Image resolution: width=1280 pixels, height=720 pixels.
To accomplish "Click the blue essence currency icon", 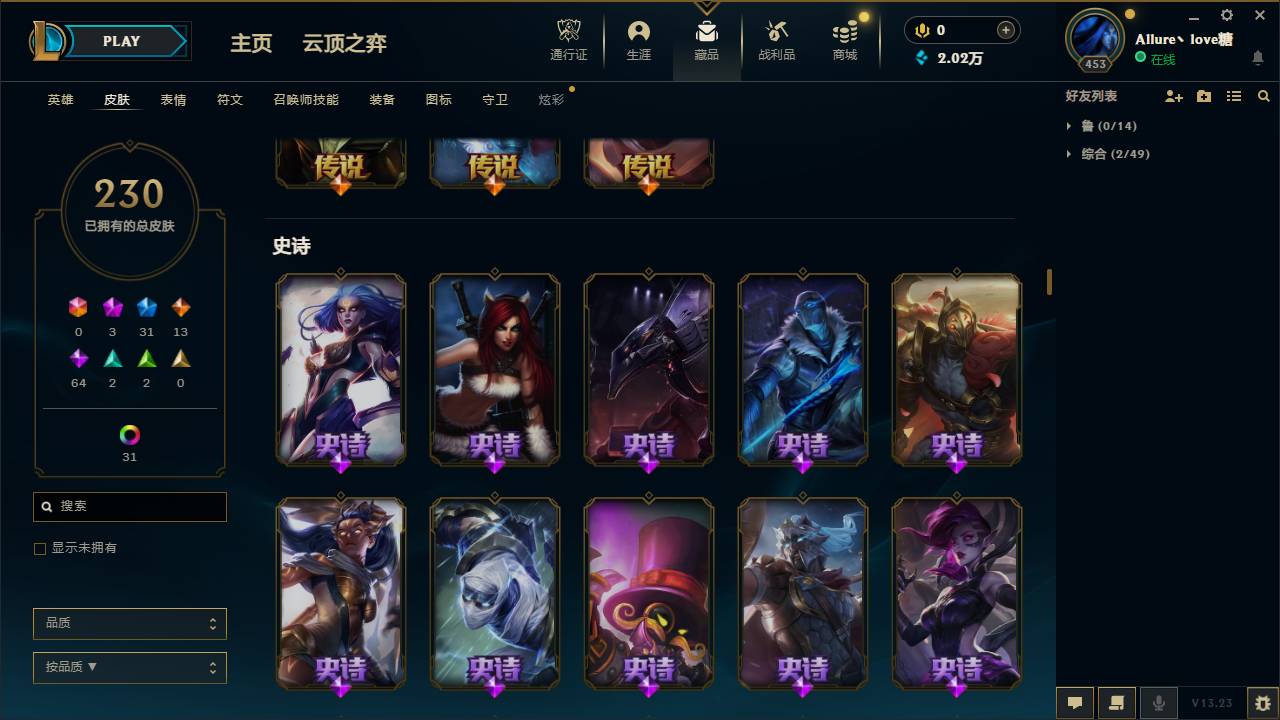I will coord(921,58).
